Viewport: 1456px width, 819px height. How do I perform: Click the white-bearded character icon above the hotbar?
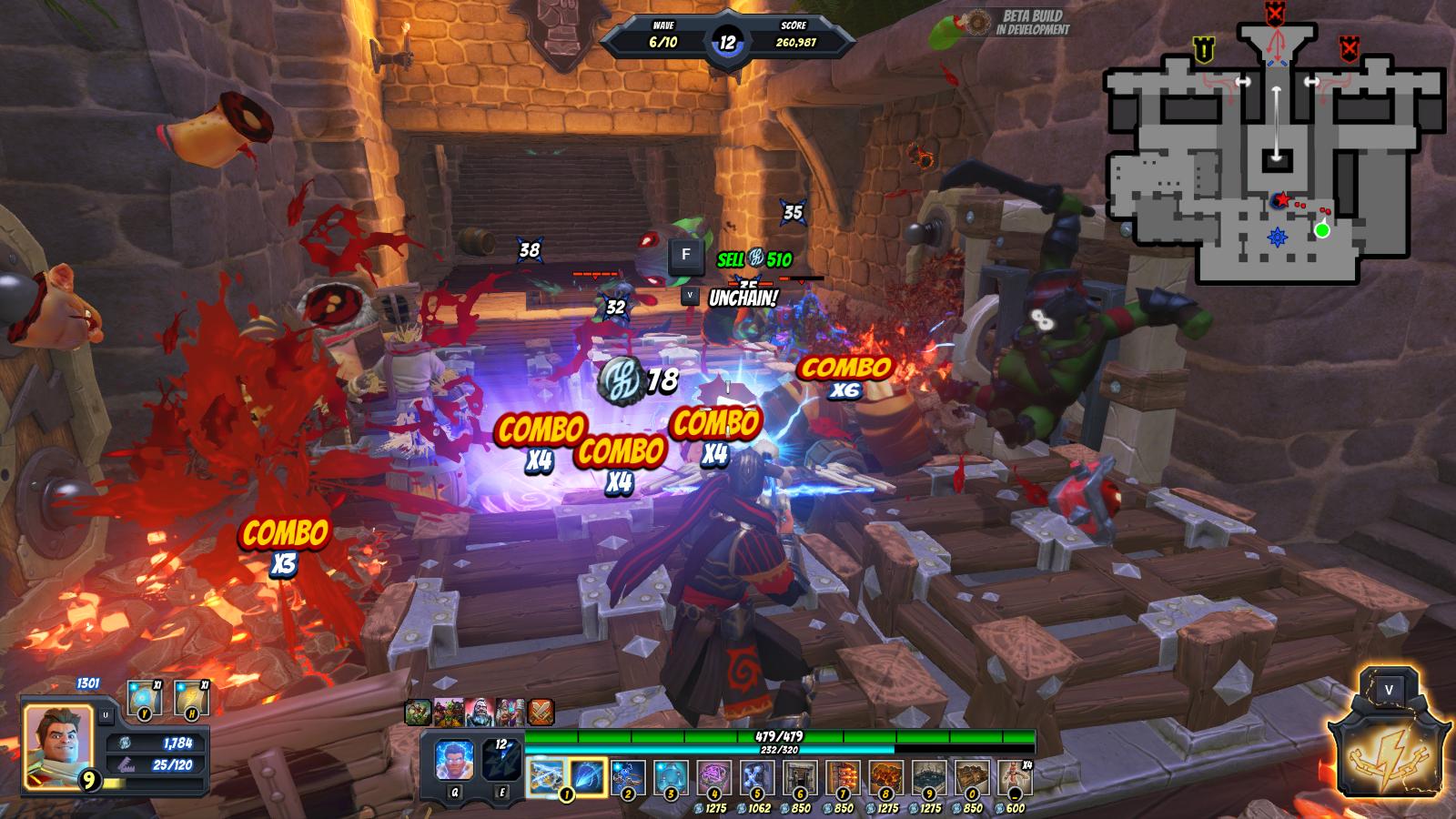click(x=480, y=712)
